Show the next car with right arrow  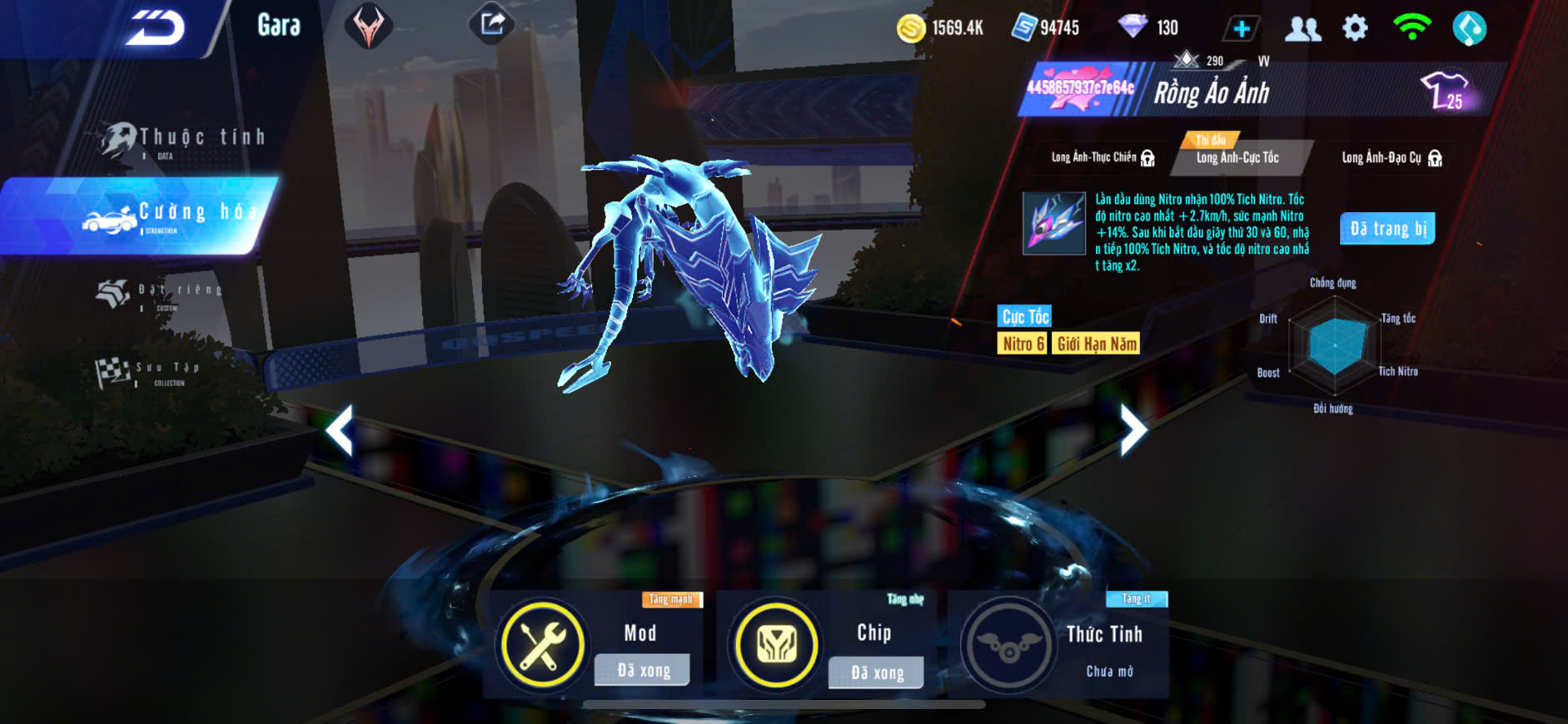pyautogui.click(x=1132, y=430)
